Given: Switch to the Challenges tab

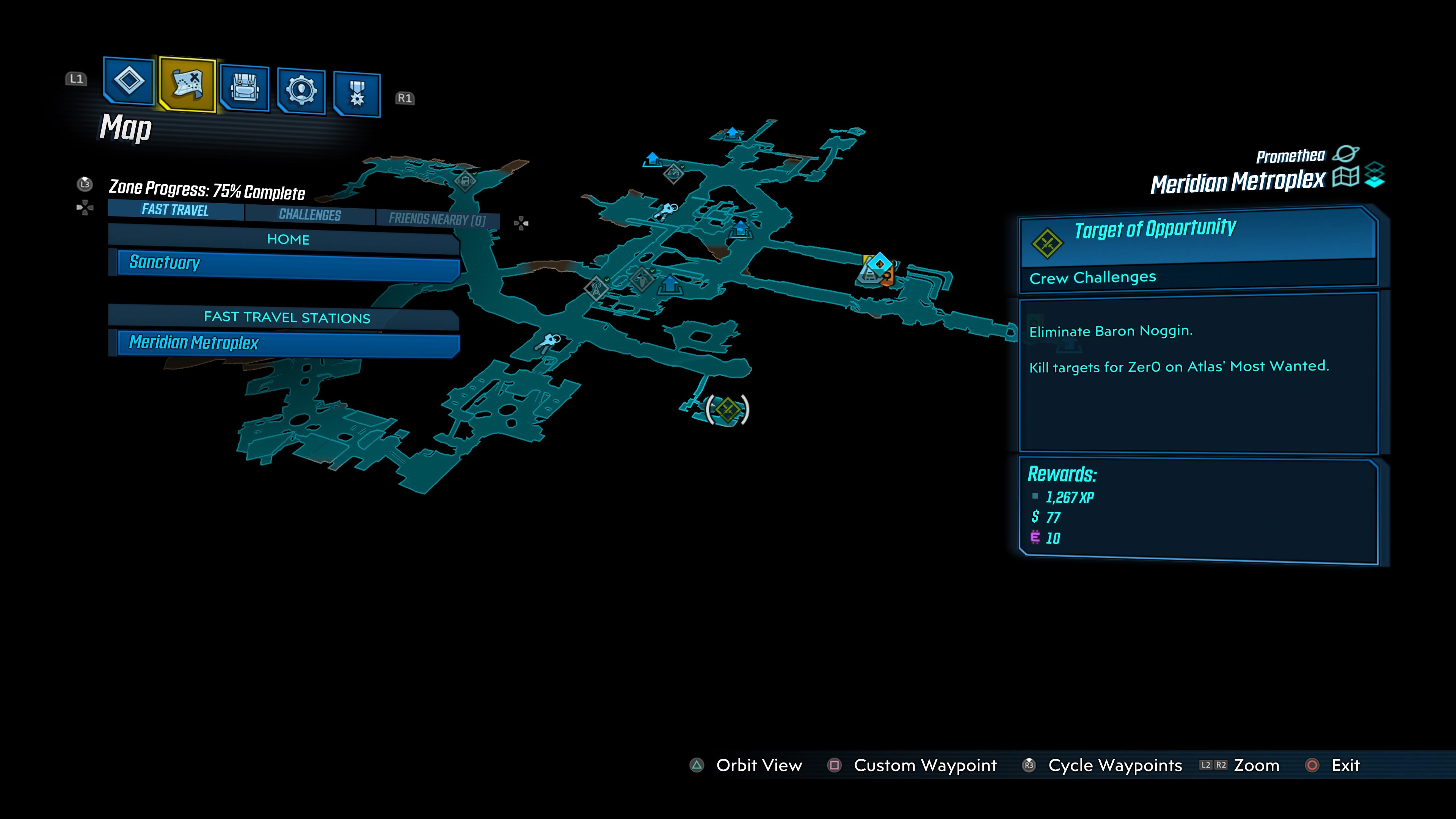Looking at the screenshot, I should (310, 215).
